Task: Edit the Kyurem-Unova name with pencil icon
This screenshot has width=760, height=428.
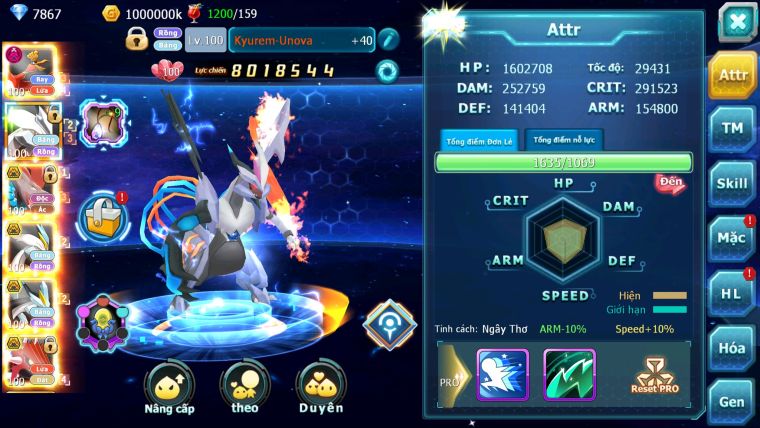Action: pyautogui.click(x=388, y=39)
